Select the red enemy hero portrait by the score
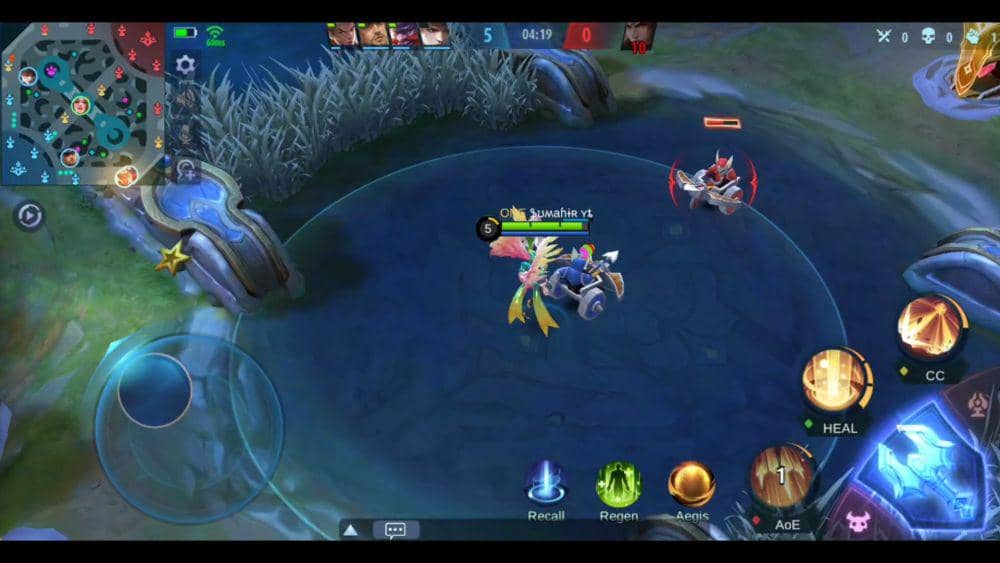The width and height of the screenshot is (1000, 563). 637,37
